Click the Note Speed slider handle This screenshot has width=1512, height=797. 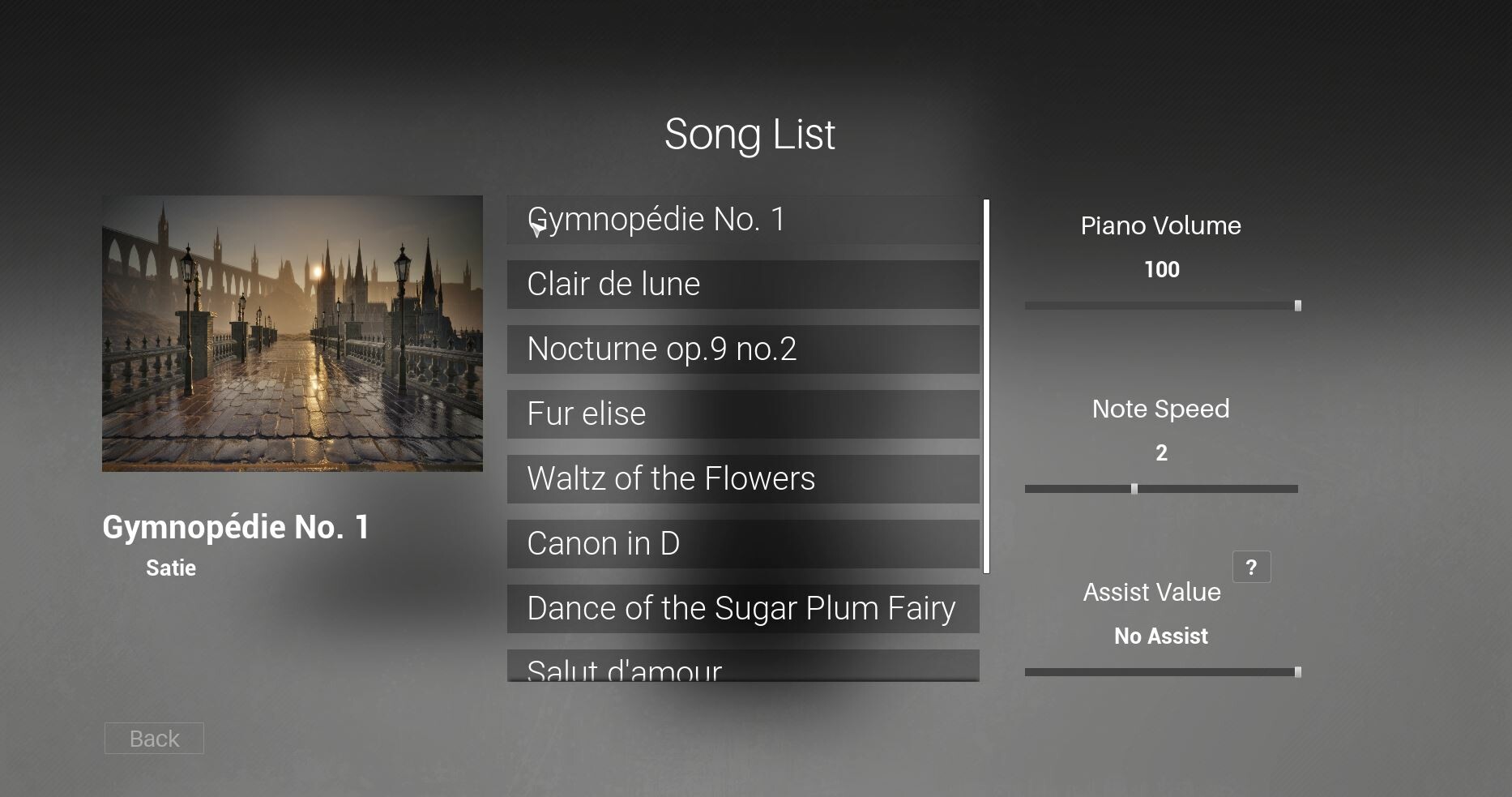pyautogui.click(x=1134, y=488)
